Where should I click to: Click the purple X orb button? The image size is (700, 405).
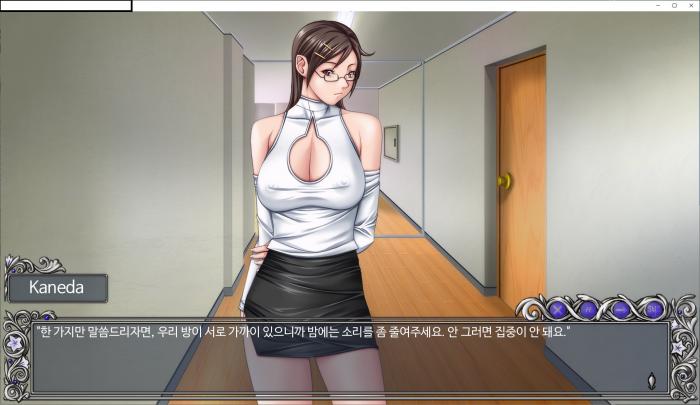pos(558,310)
